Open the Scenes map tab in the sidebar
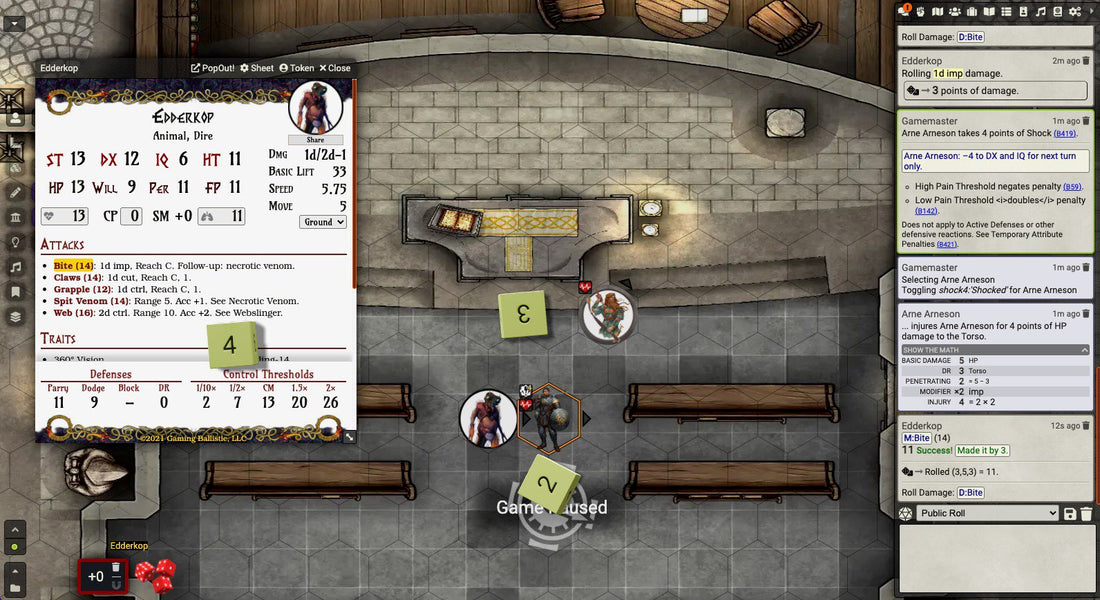 point(938,11)
